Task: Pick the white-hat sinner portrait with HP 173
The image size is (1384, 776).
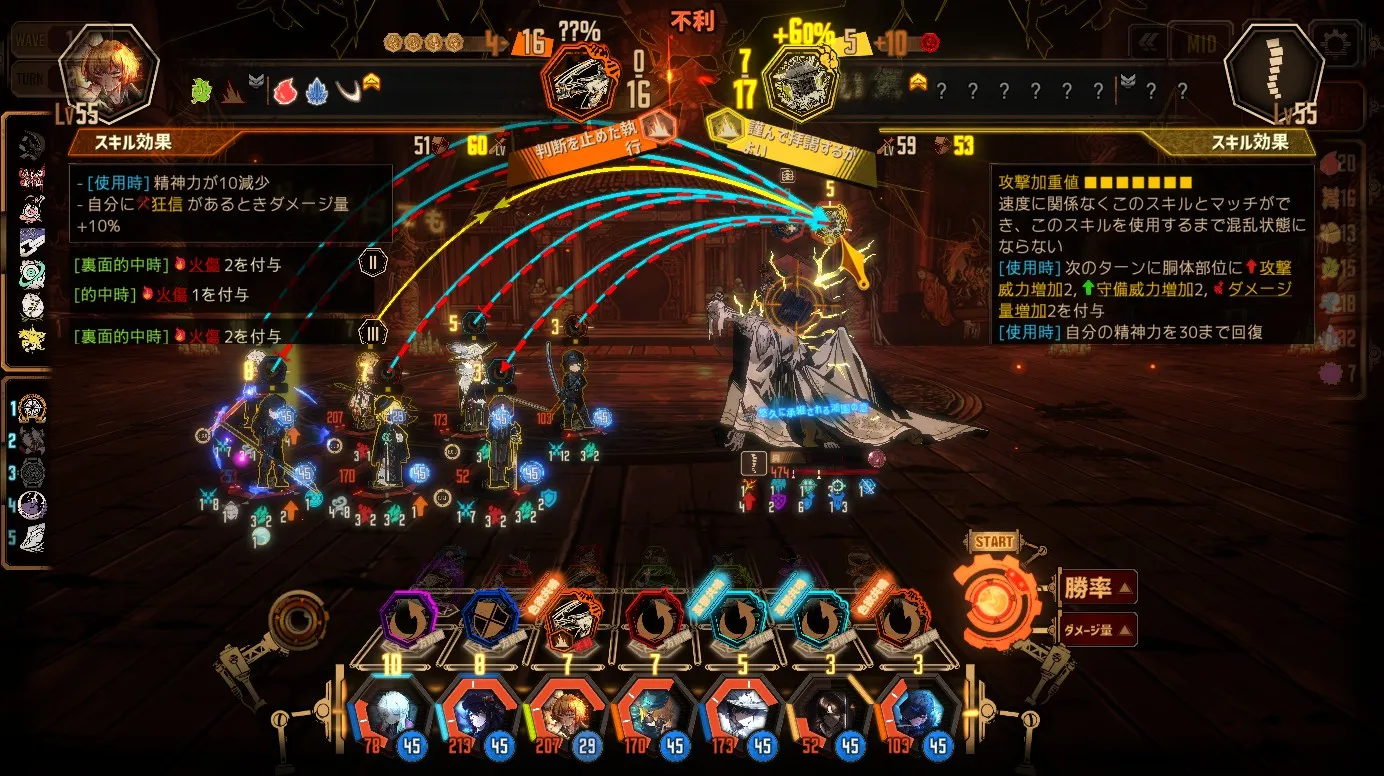Action: [740, 715]
